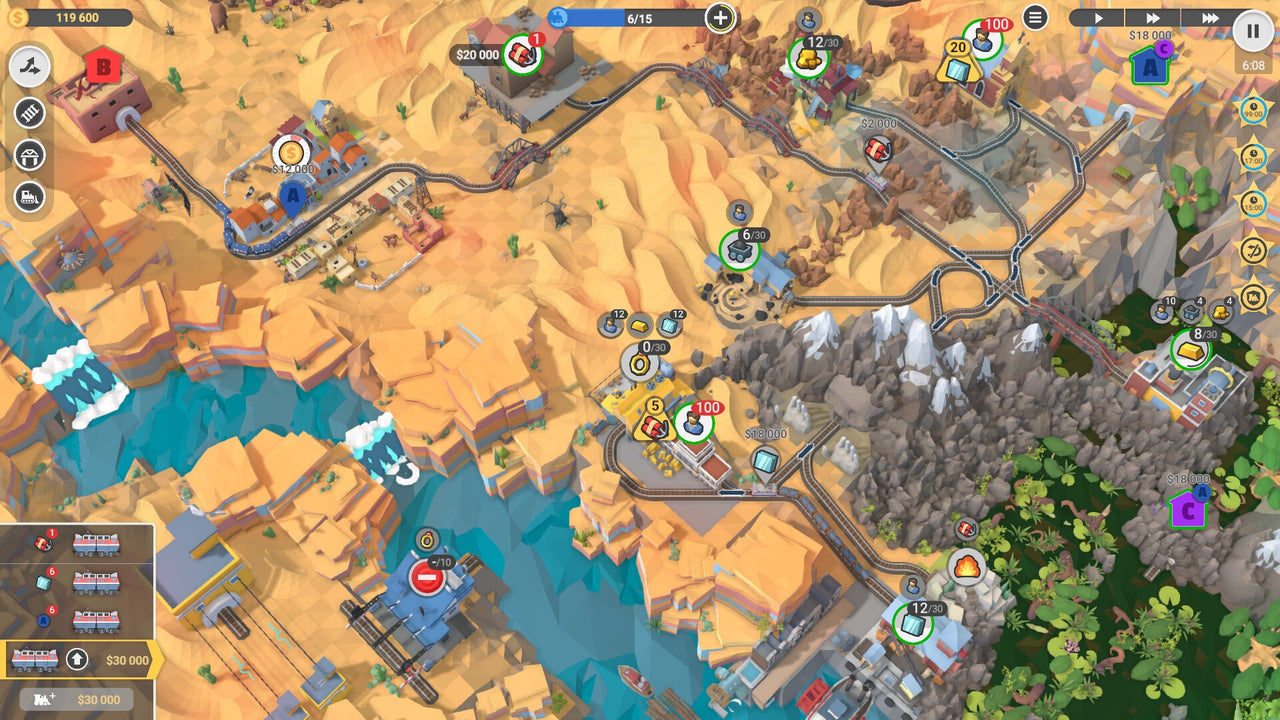This screenshot has height=720, width=1280.
Task: Enable triple-speed fast forward
Action: click(1210, 16)
